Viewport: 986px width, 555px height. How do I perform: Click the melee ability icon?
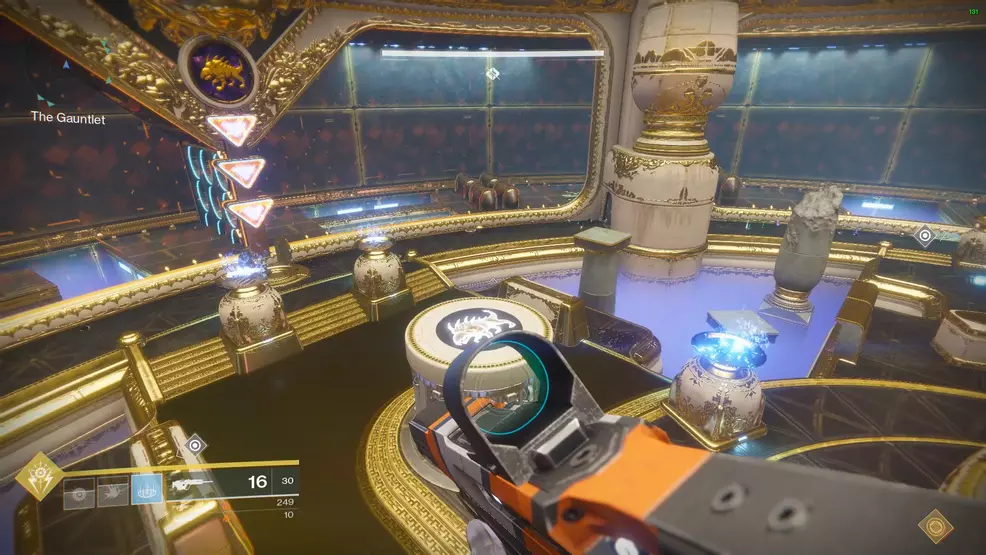click(x=112, y=491)
